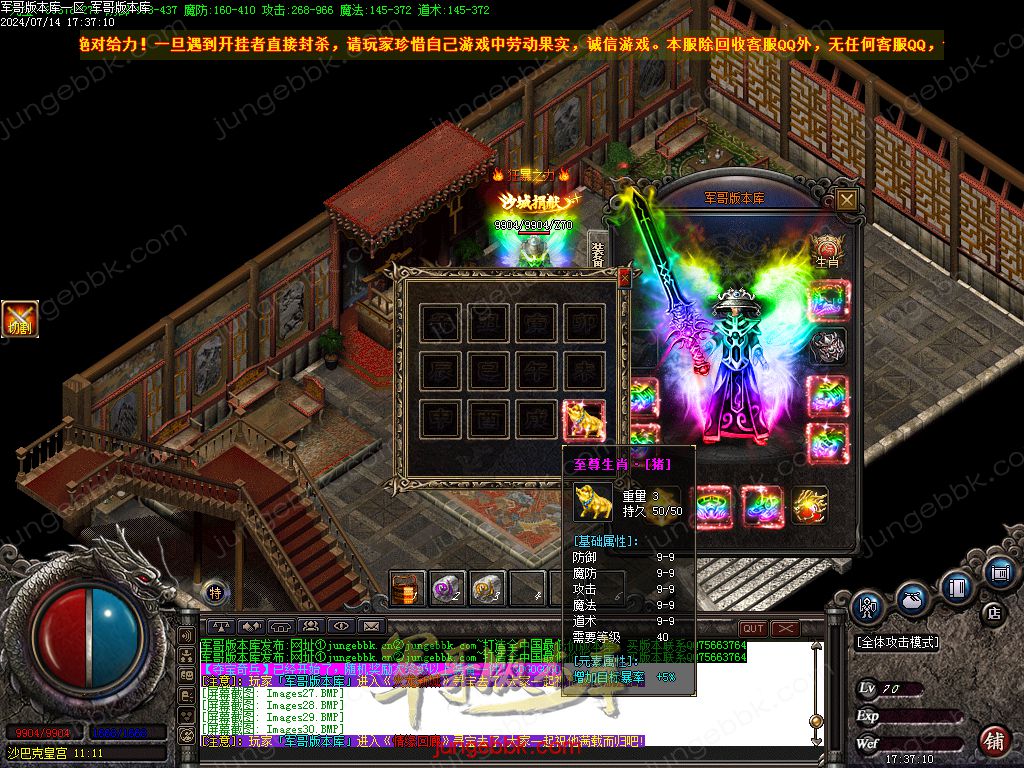Use the barrel item in the hotbar

point(406,588)
